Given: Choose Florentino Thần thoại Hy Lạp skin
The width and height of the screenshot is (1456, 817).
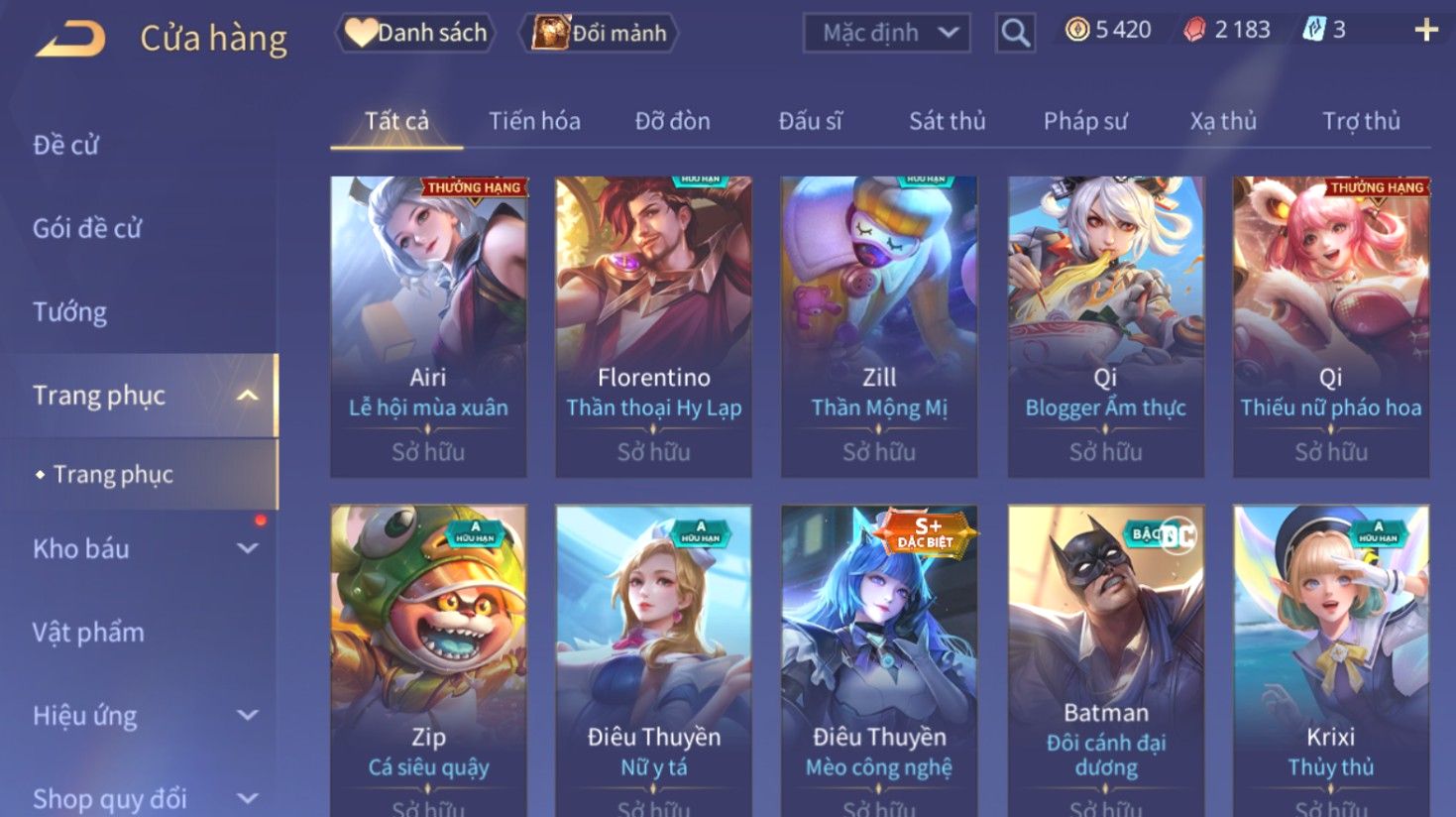Looking at the screenshot, I should (x=653, y=325).
